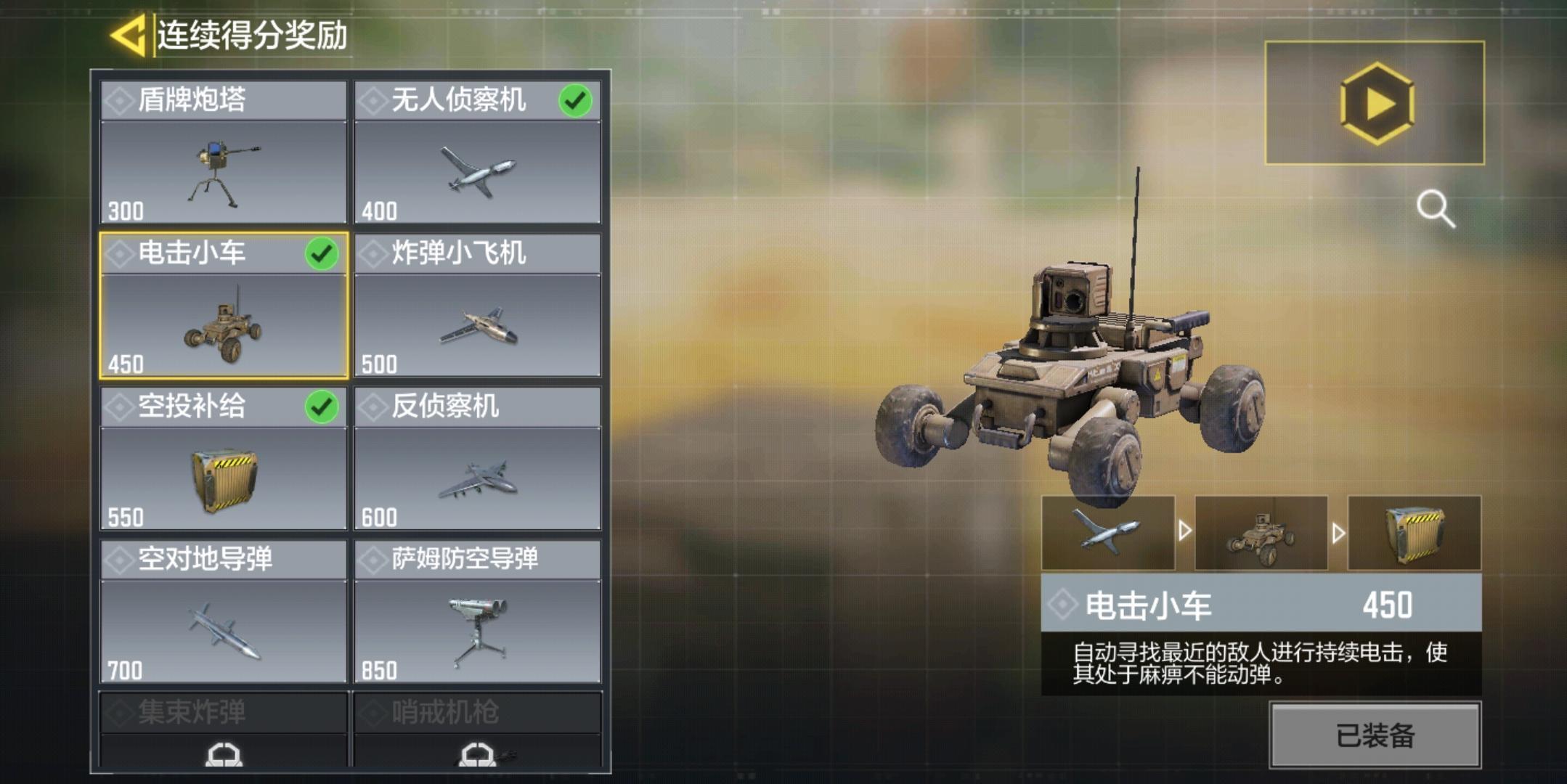Select the locked 集束炸弹 card

click(x=224, y=730)
